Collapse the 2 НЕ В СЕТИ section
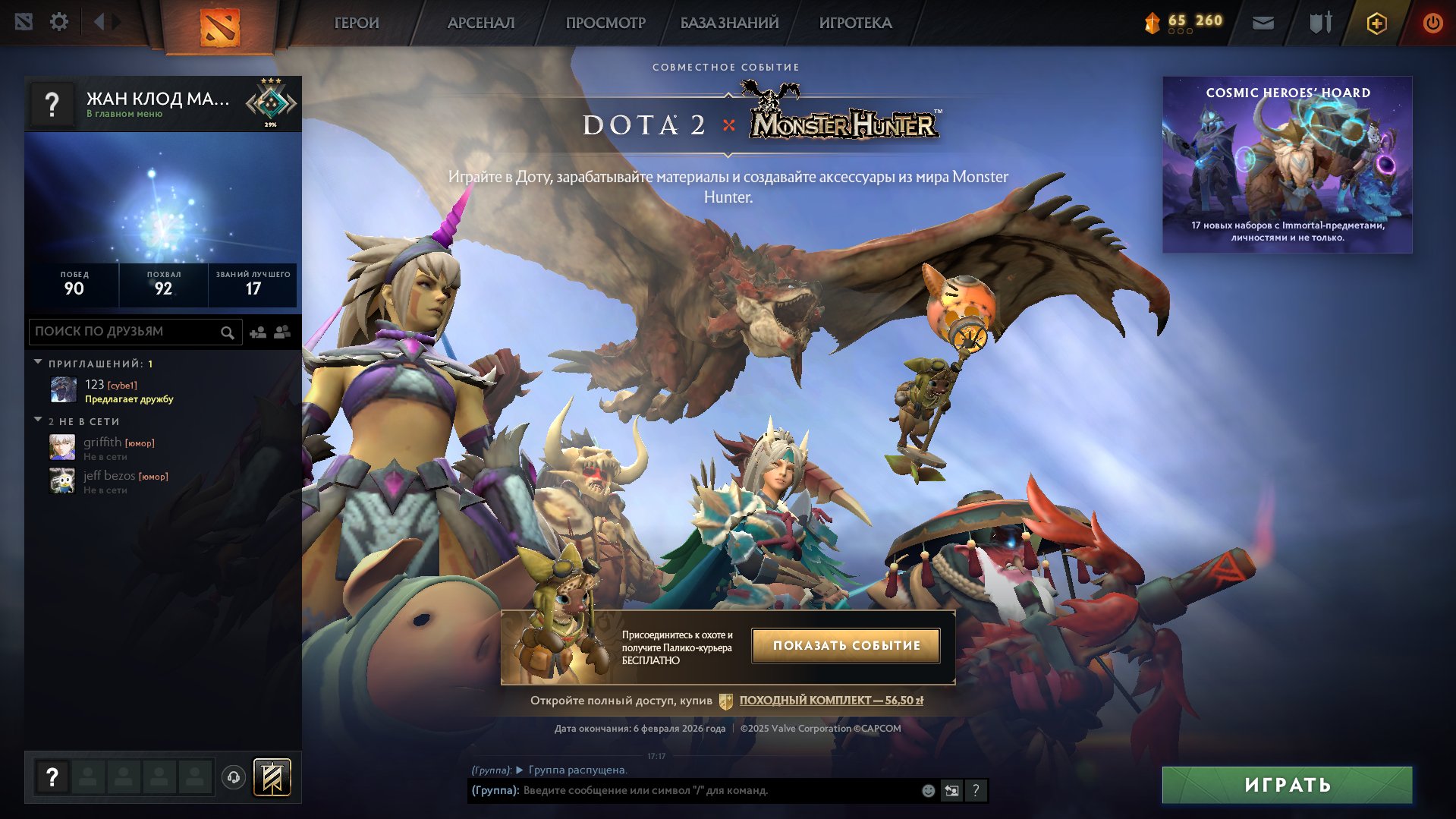The height and width of the screenshot is (819, 1456). coord(37,421)
